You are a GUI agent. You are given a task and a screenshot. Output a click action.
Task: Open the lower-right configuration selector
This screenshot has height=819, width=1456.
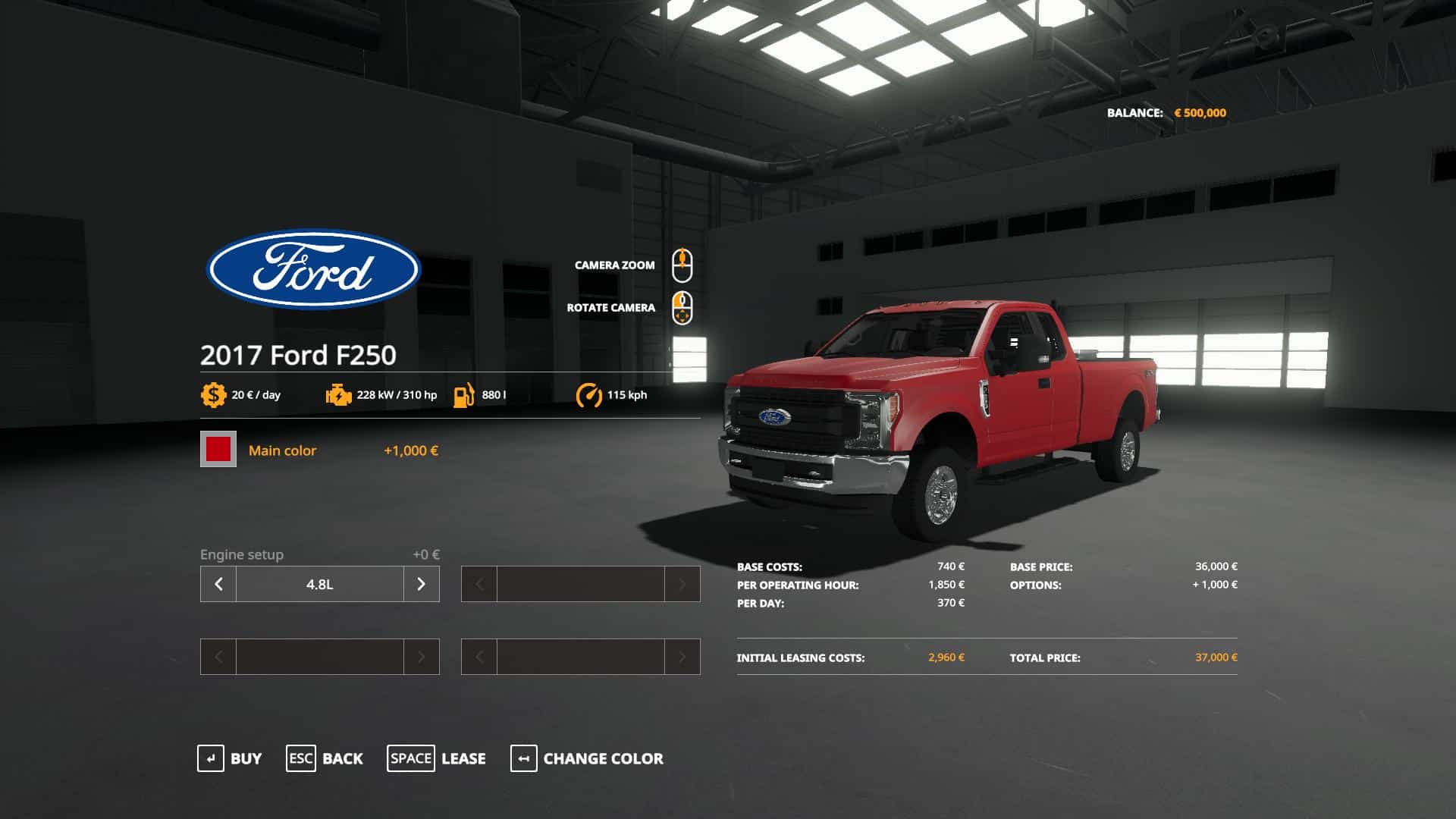click(580, 657)
